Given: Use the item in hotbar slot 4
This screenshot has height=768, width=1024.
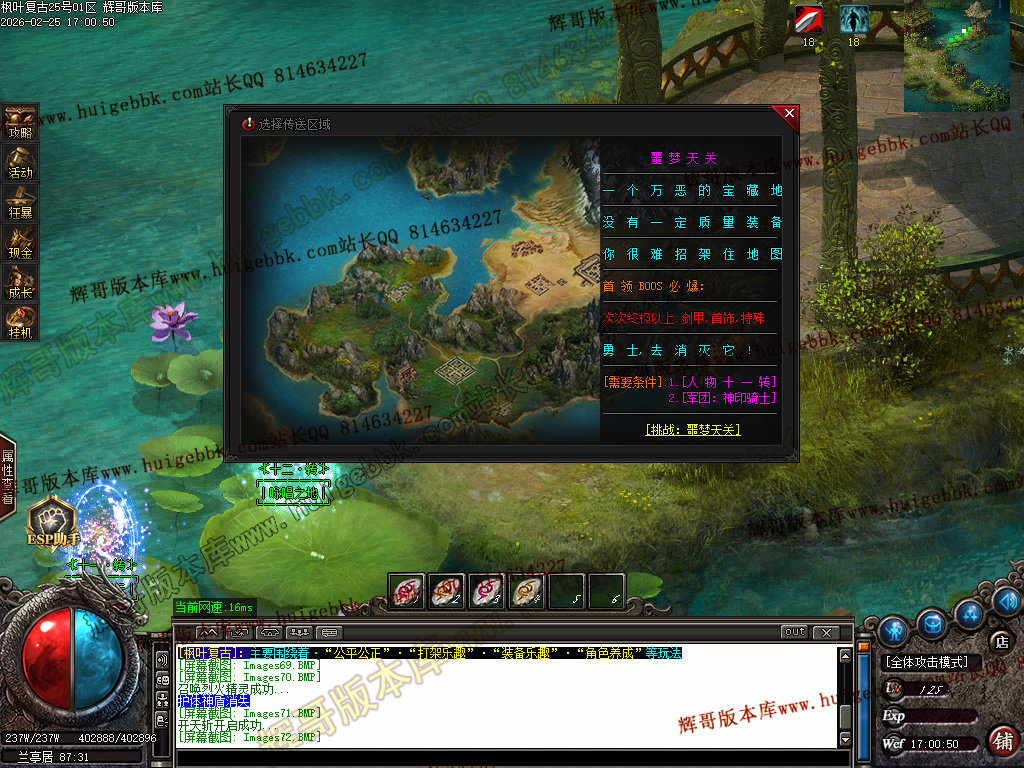Looking at the screenshot, I should pyautogui.click(x=527, y=591).
